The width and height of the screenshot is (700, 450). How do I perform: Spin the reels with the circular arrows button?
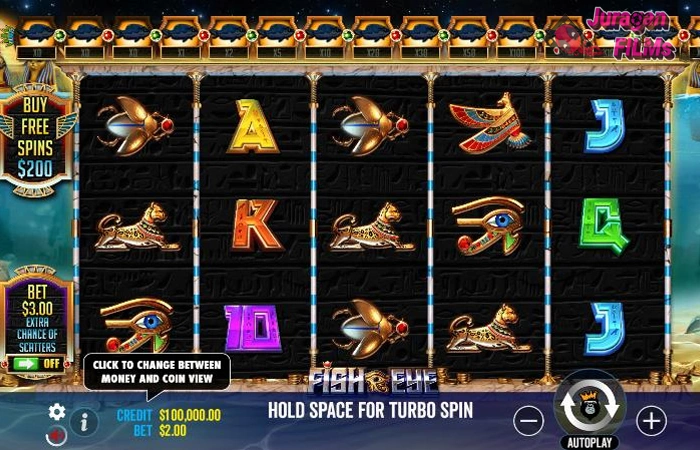click(x=589, y=404)
